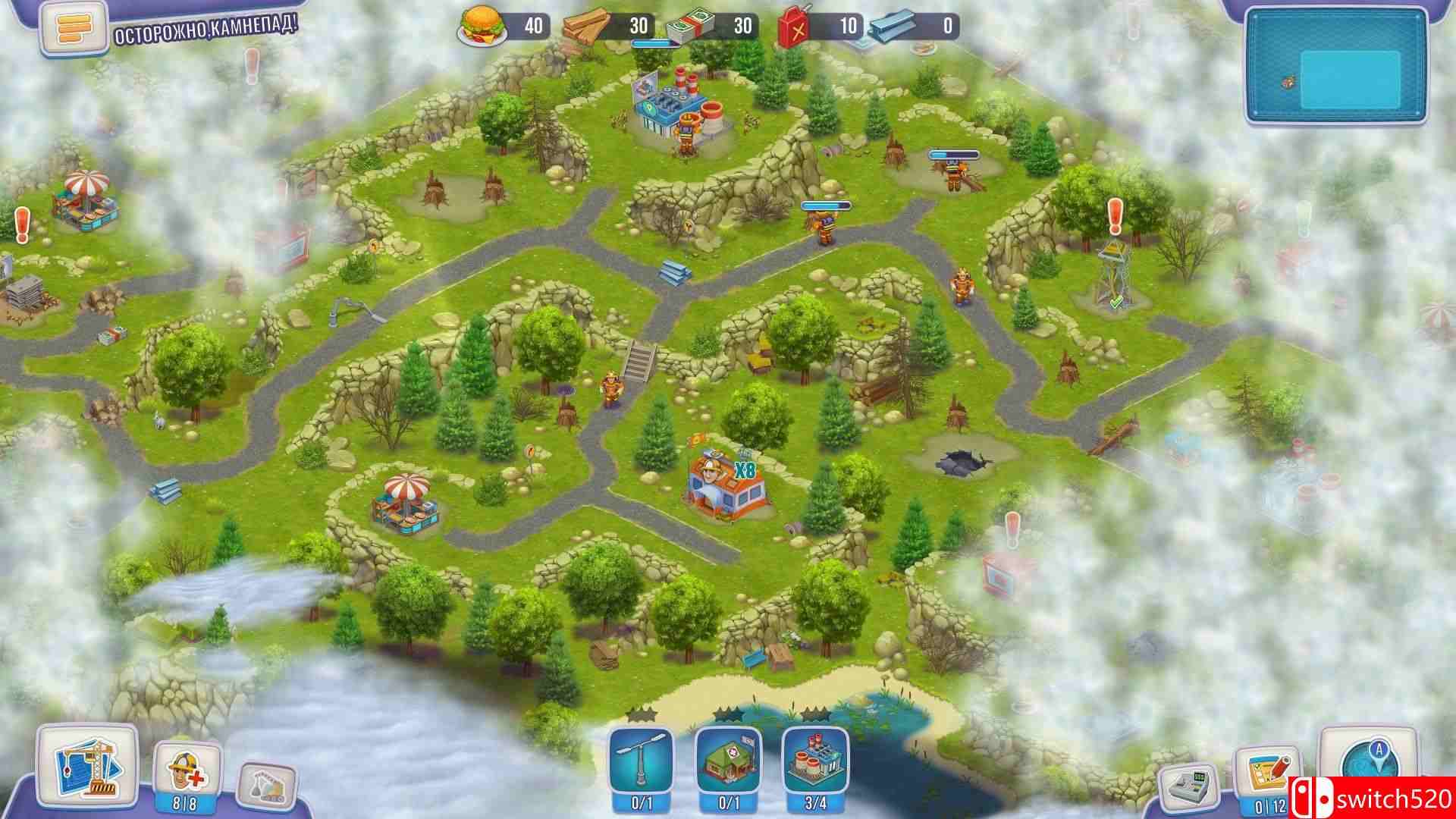This screenshot has width=1456, height=819.
Task: Open the game menu in top-left corner
Action: (72, 27)
